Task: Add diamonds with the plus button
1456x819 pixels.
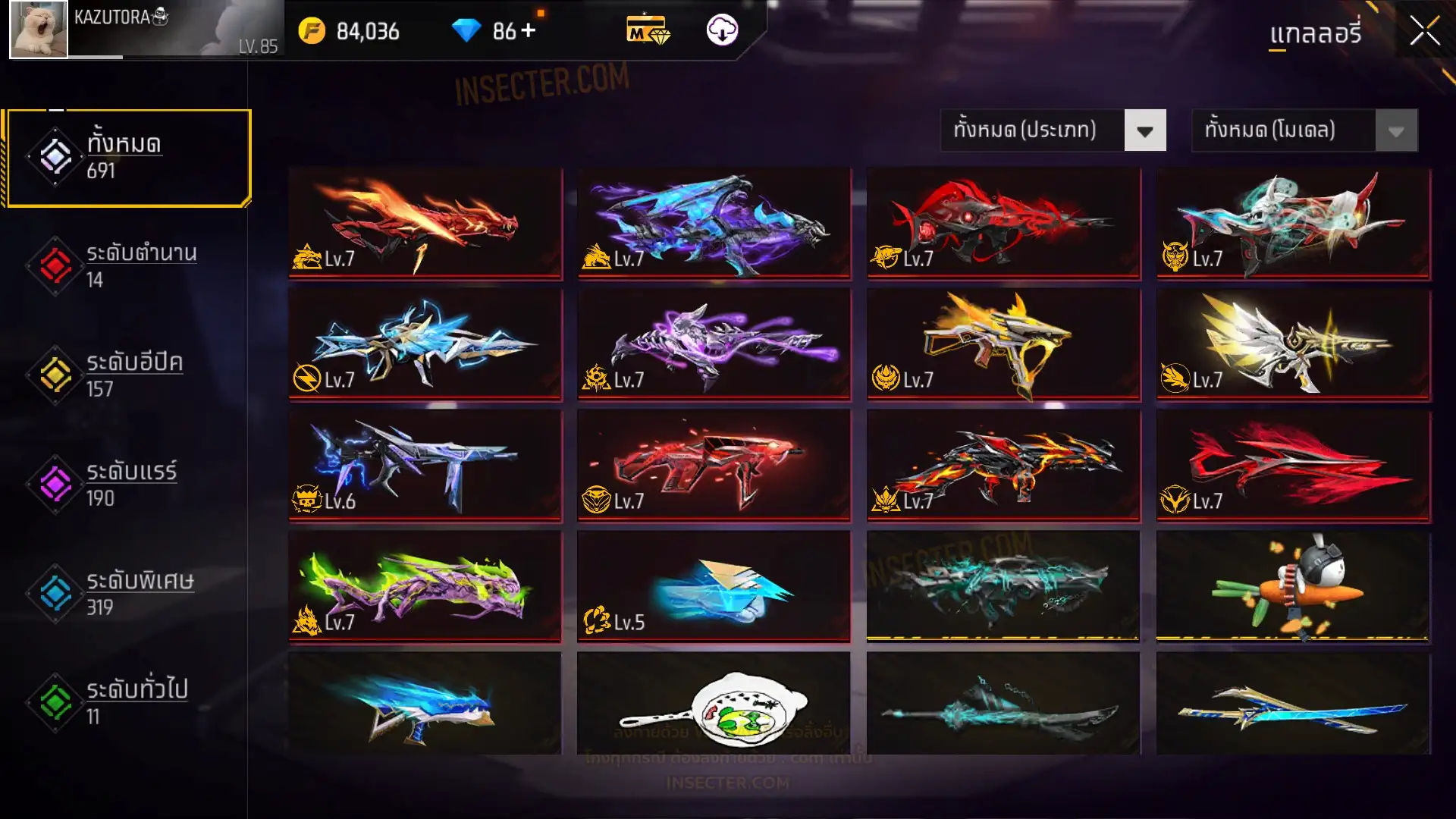Action: coord(529,30)
